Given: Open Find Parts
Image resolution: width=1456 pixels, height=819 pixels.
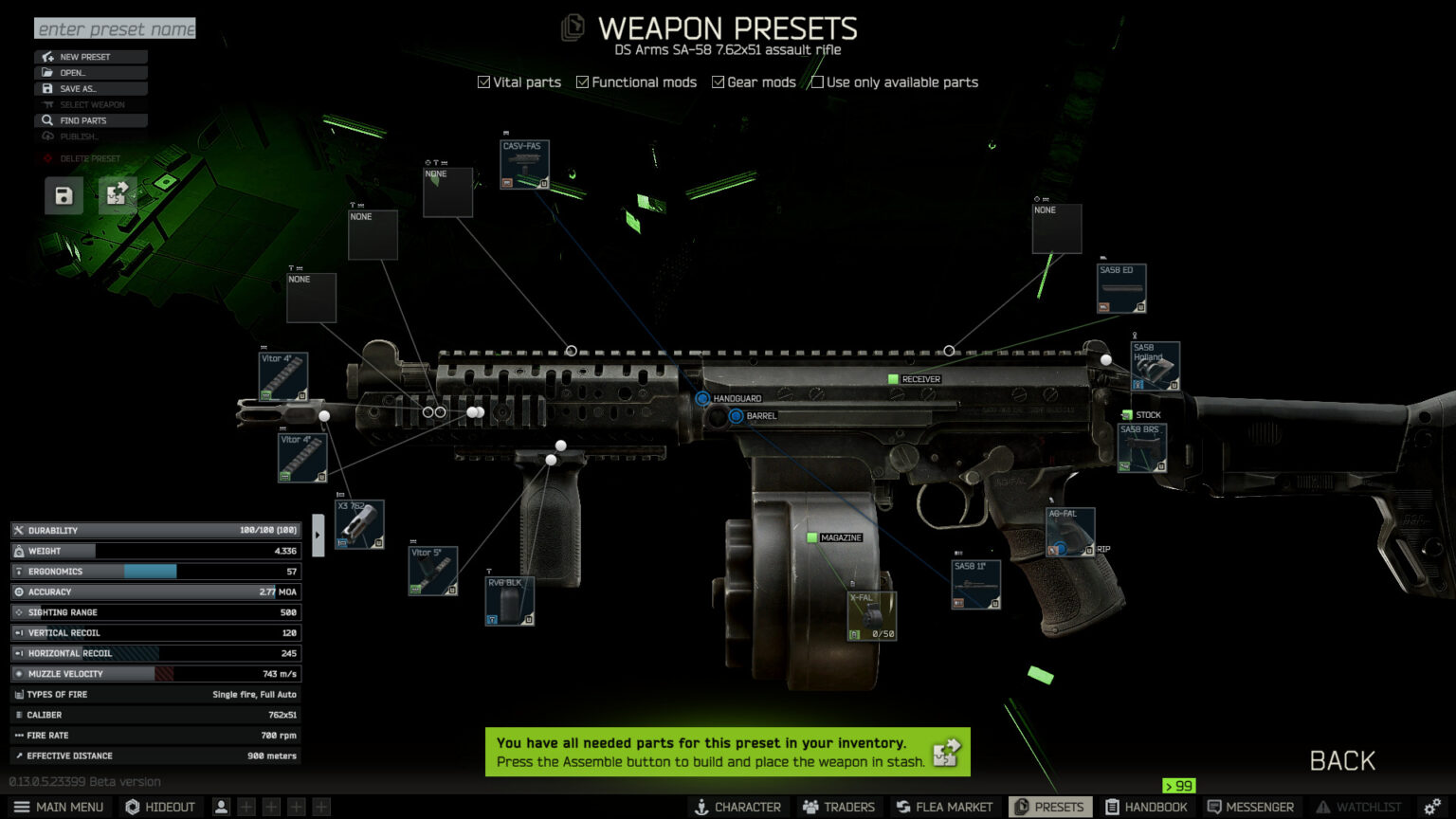Looking at the screenshot, I should pyautogui.click(x=91, y=120).
